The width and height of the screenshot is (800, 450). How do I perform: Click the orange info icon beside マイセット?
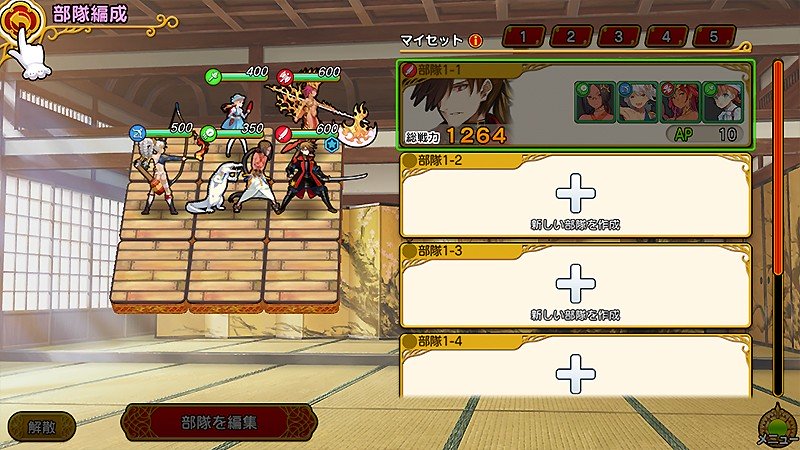pyautogui.click(x=476, y=41)
